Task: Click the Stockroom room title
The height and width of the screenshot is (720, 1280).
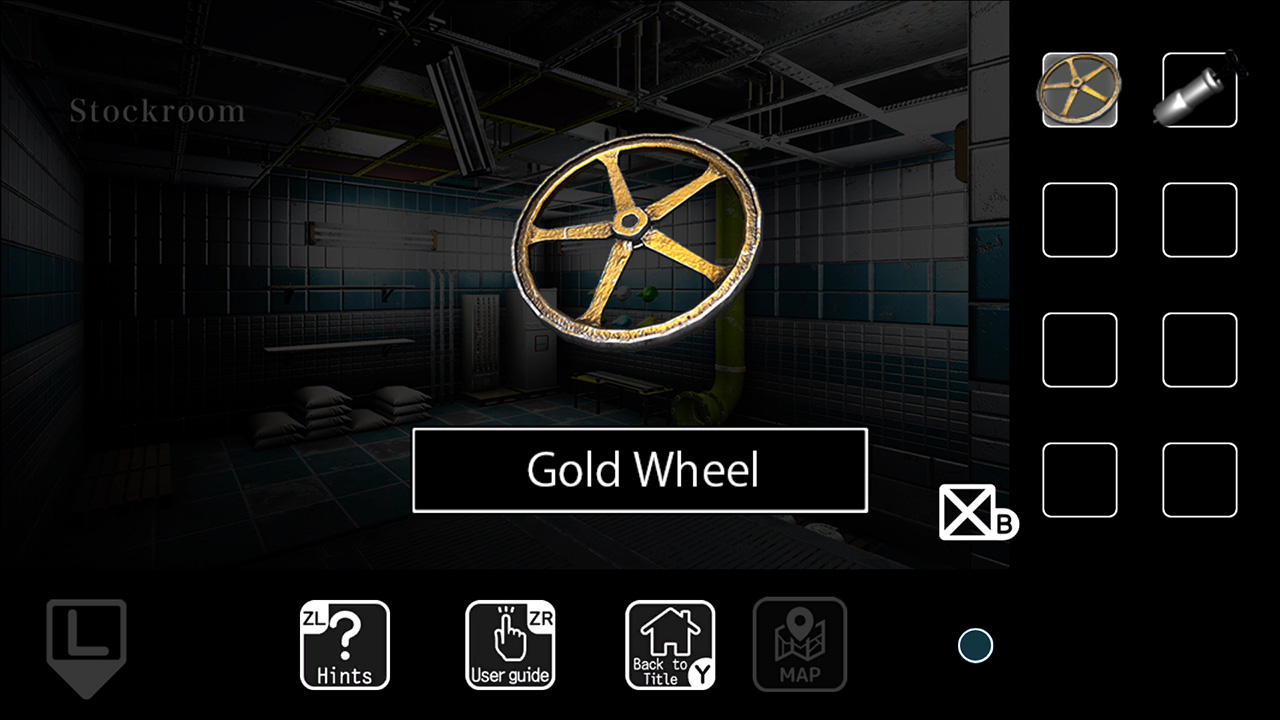Action: 157,111
